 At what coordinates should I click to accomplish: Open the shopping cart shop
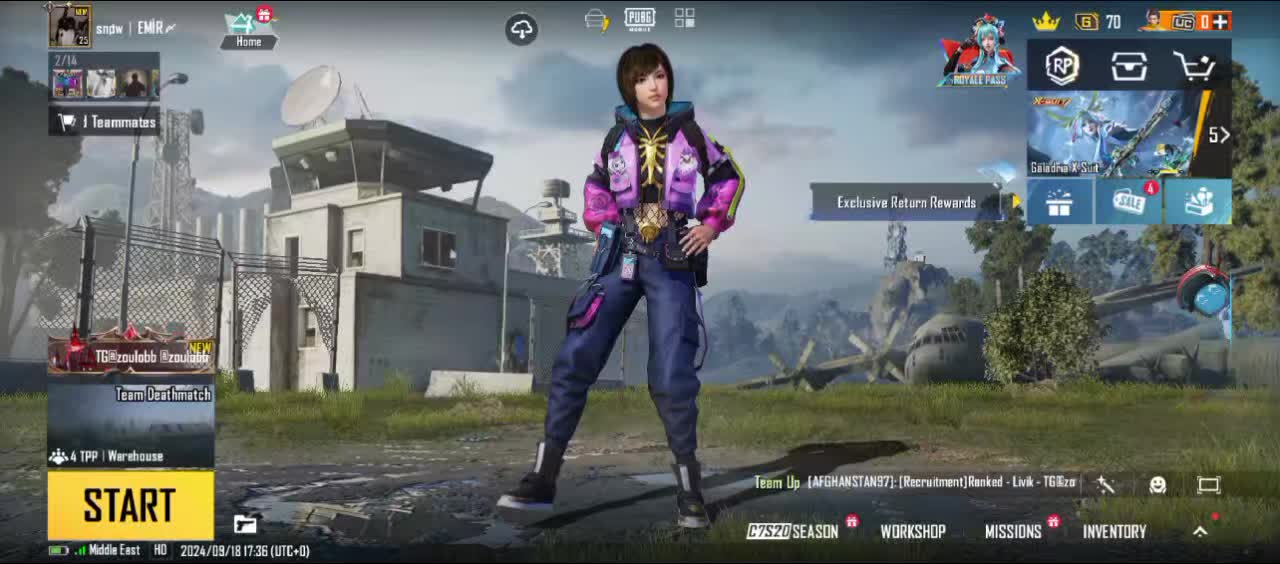(1194, 67)
